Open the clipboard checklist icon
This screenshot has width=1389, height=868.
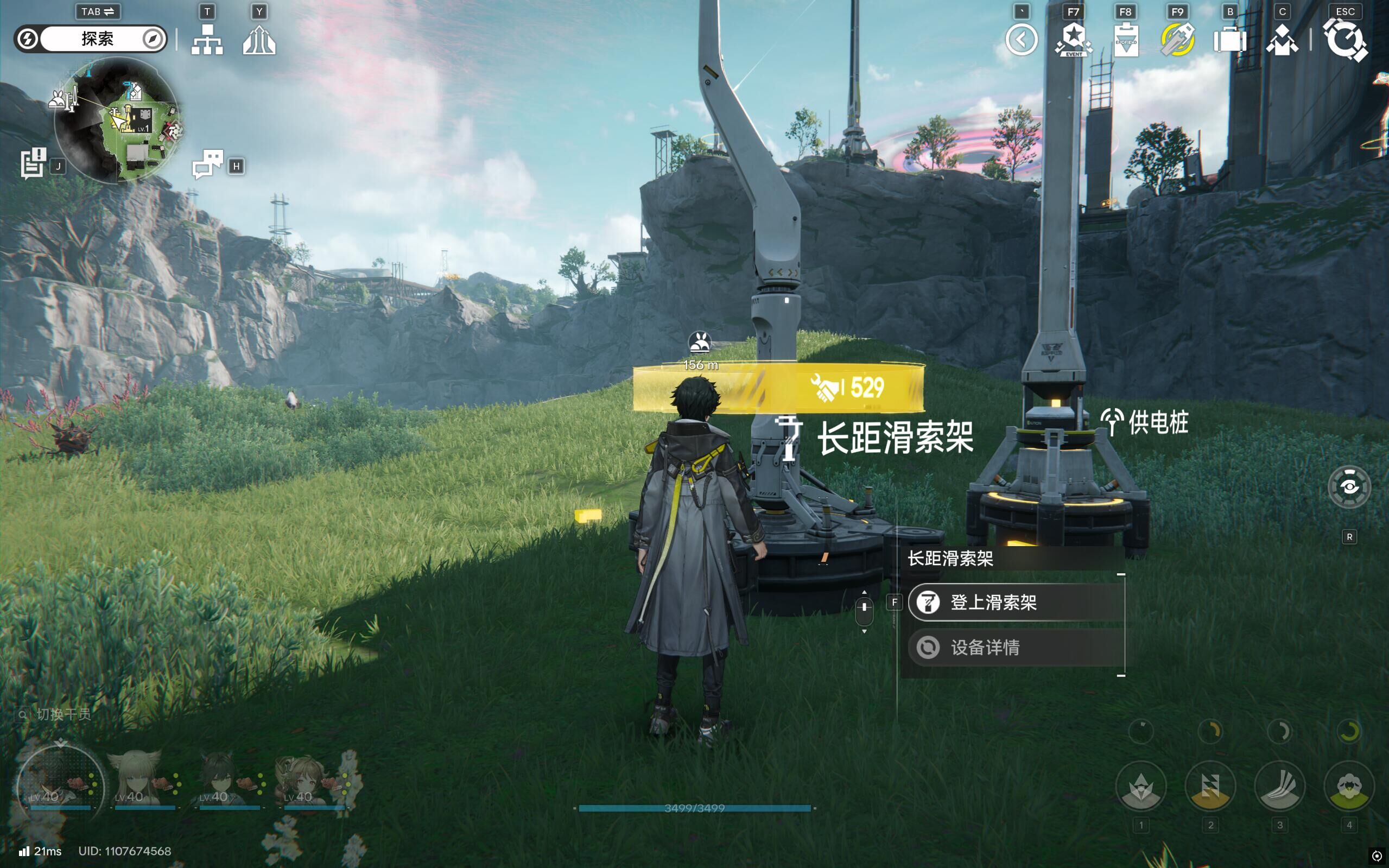point(1126,40)
